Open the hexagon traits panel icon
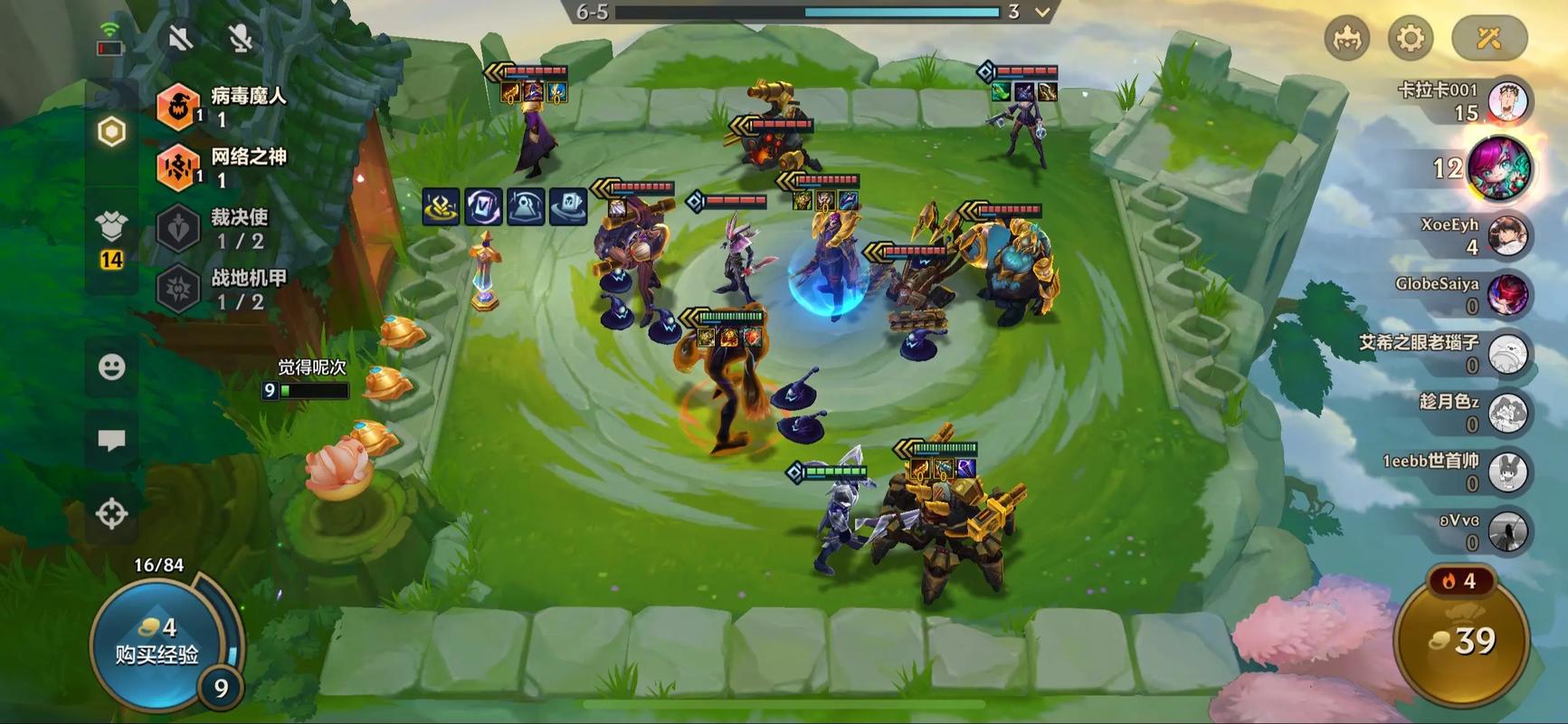1568x724 pixels. pyautogui.click(x=111, y=132)
